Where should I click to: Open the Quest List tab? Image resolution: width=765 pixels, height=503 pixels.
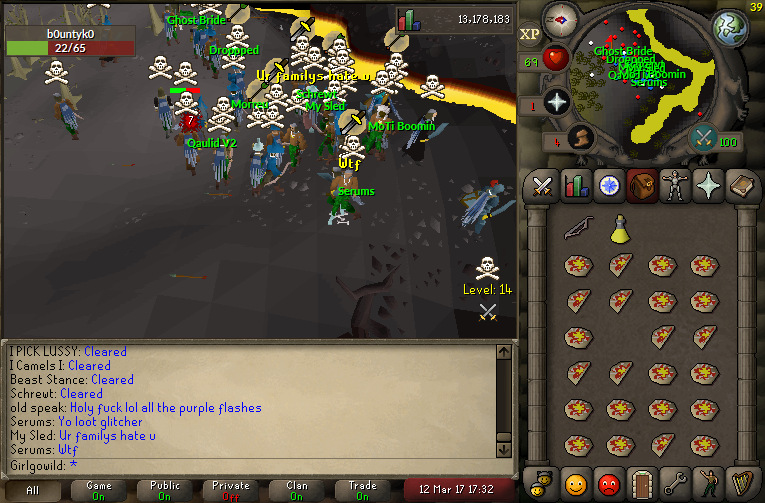click(x=609, y=186)
